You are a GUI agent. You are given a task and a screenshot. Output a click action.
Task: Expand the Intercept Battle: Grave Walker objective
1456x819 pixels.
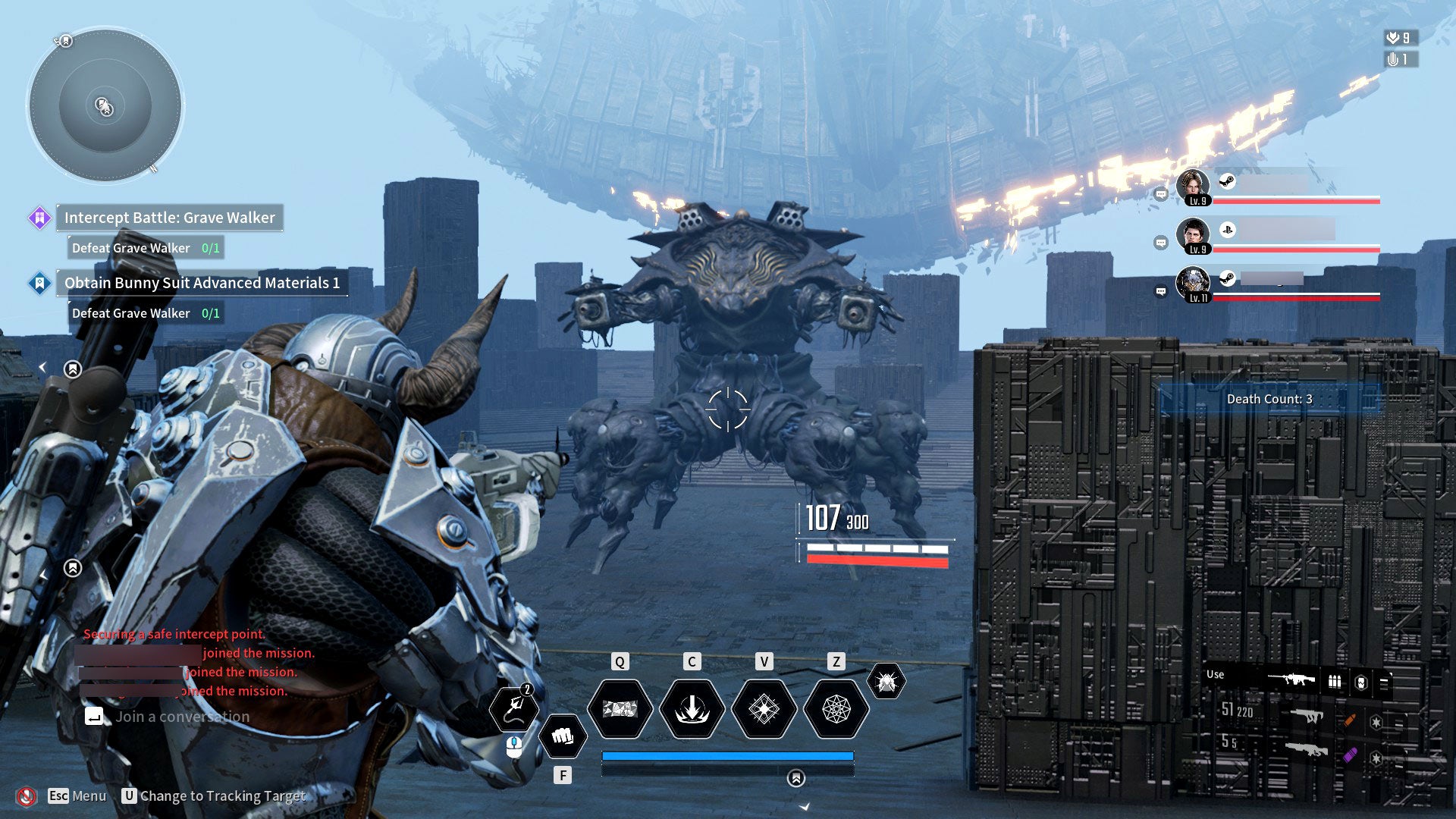[168, 218]
